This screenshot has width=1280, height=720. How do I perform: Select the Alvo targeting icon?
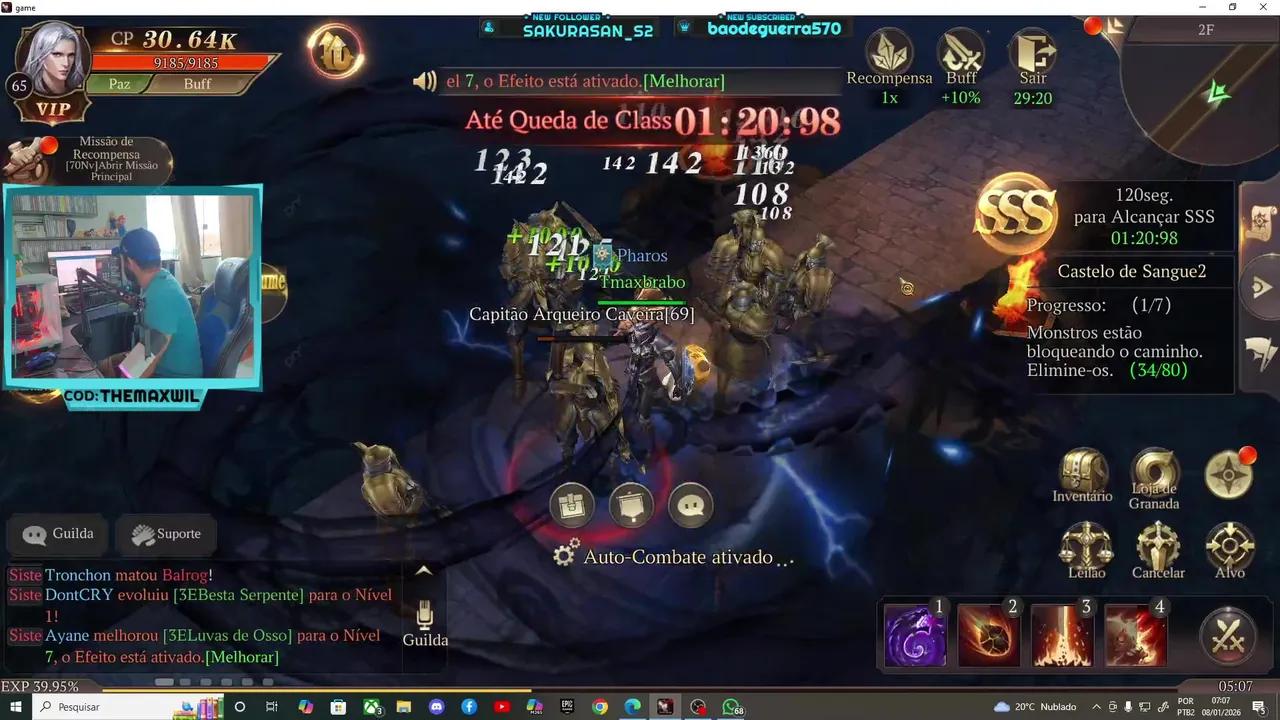tap(1229, 545)
